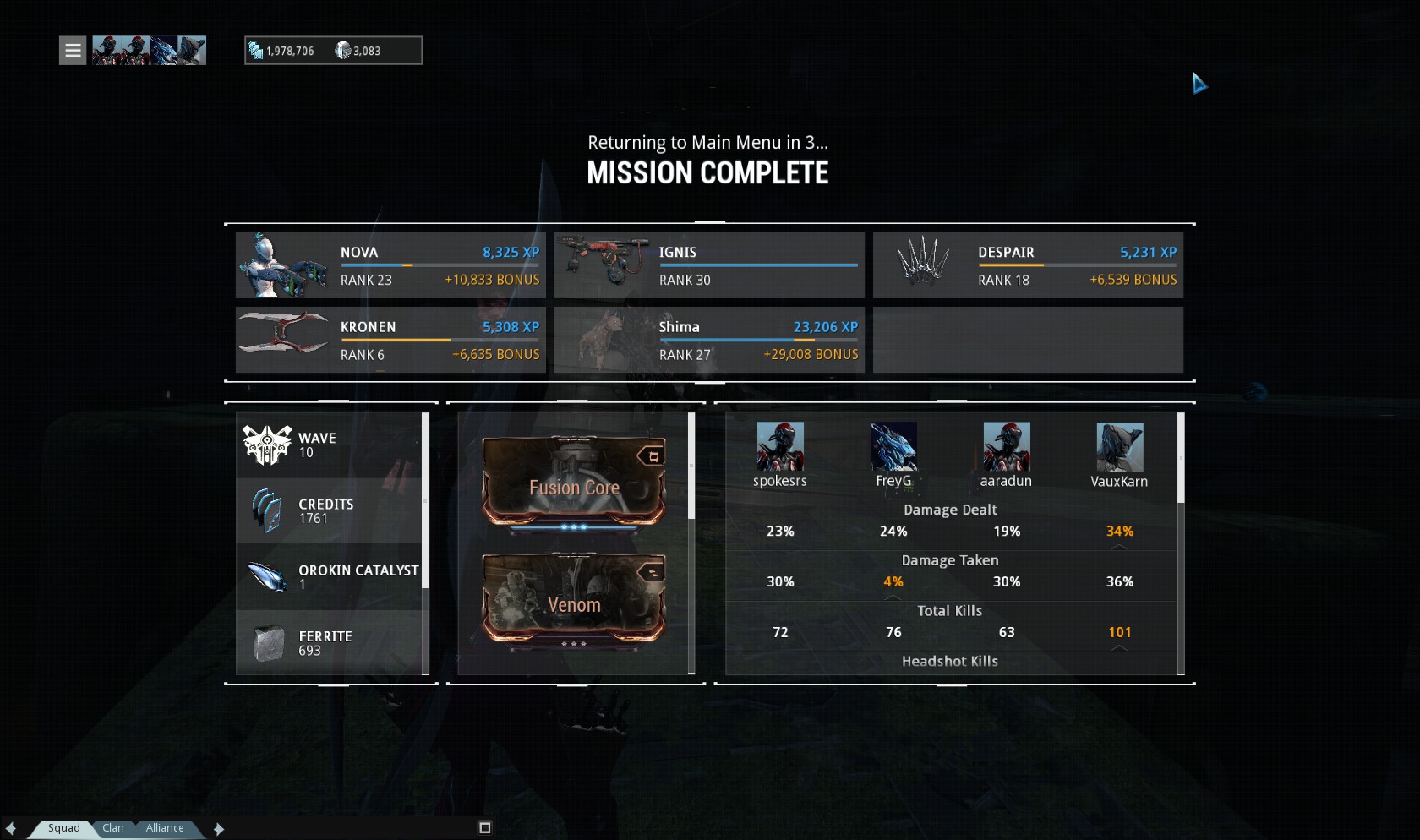Choose the Venom mod card
Screen dimensions: 1420x840
[x=574, y=602]
